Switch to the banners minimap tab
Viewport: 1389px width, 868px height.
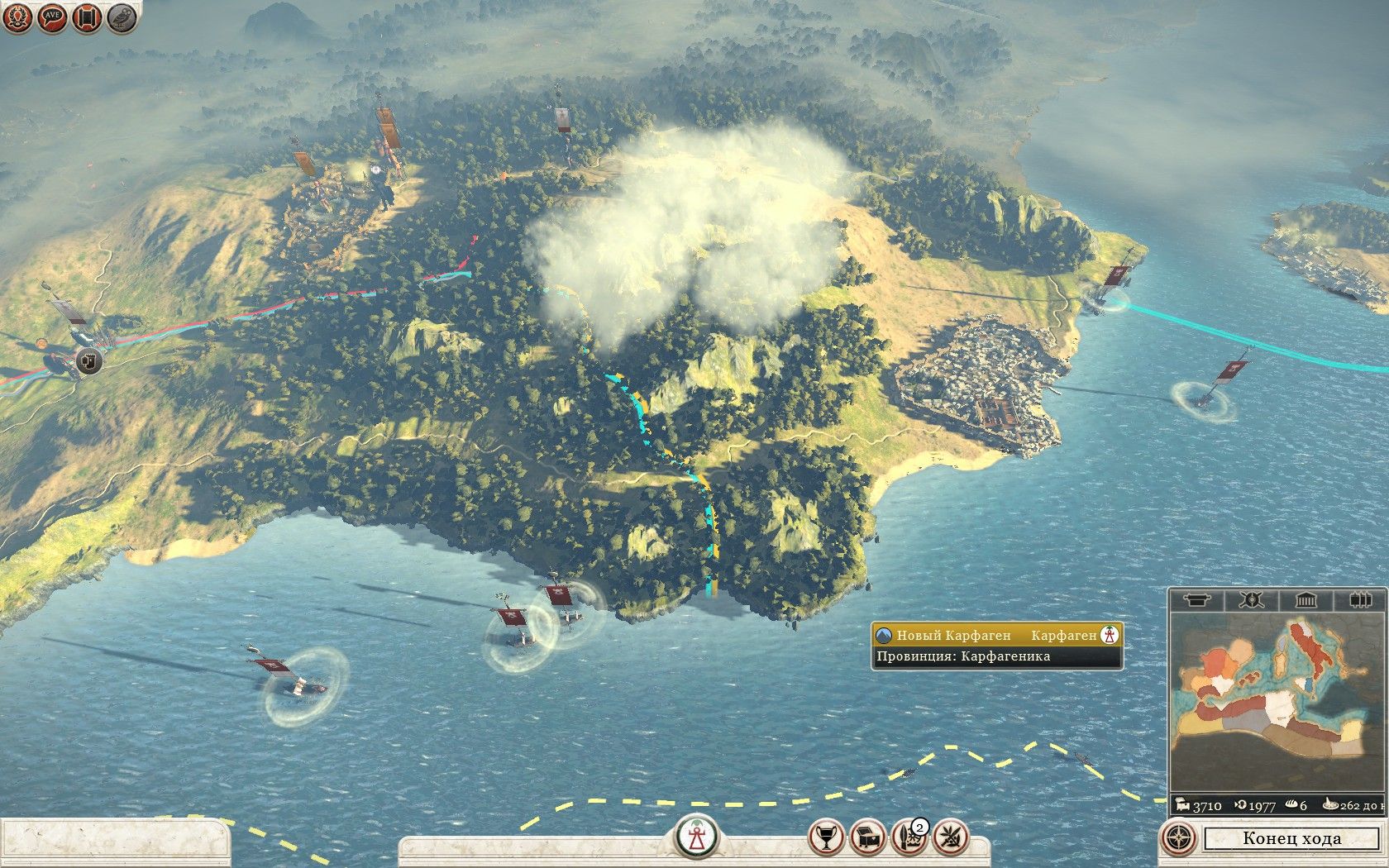[x=1359, y=600]
